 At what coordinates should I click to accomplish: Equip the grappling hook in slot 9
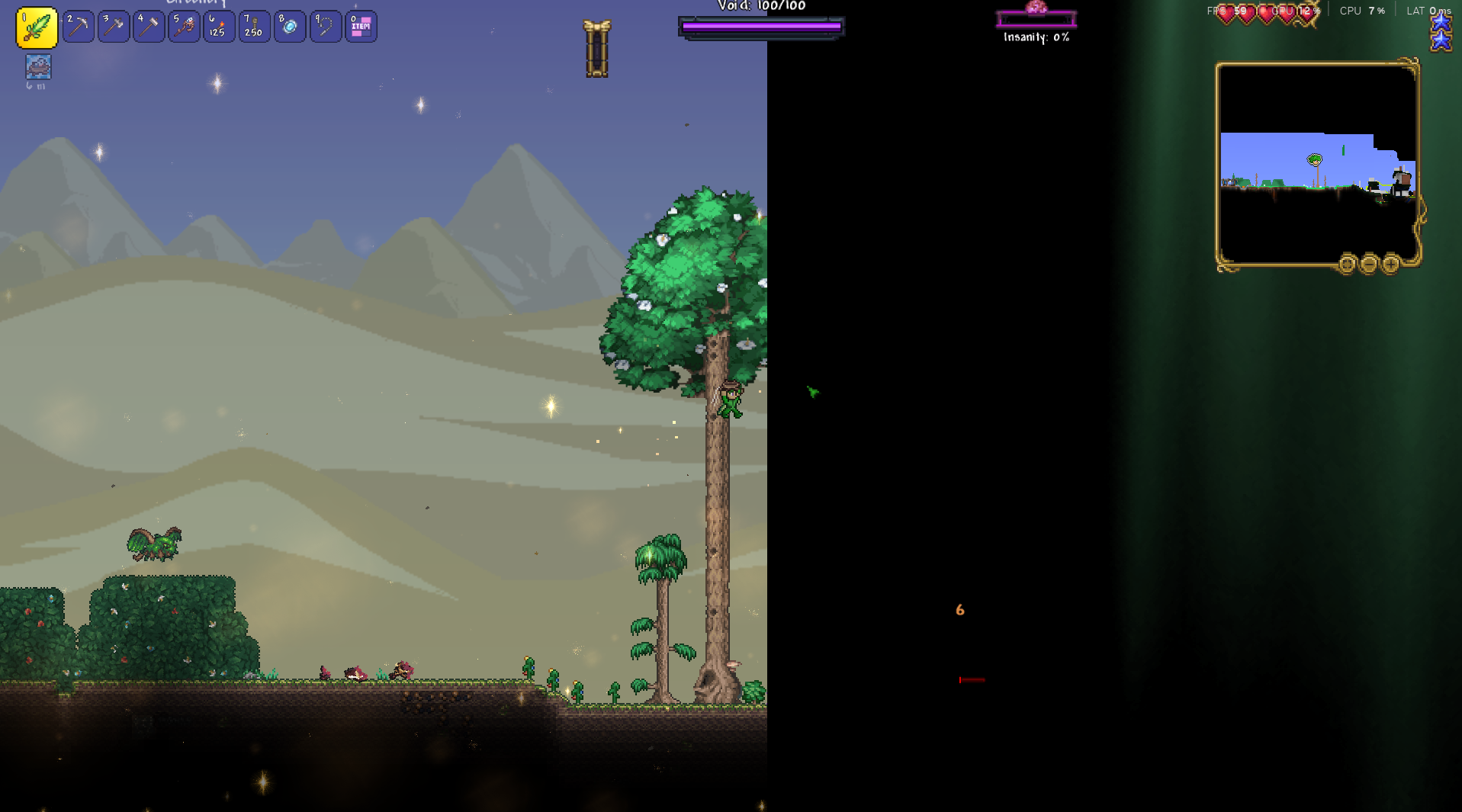click(x=326, y=27)
